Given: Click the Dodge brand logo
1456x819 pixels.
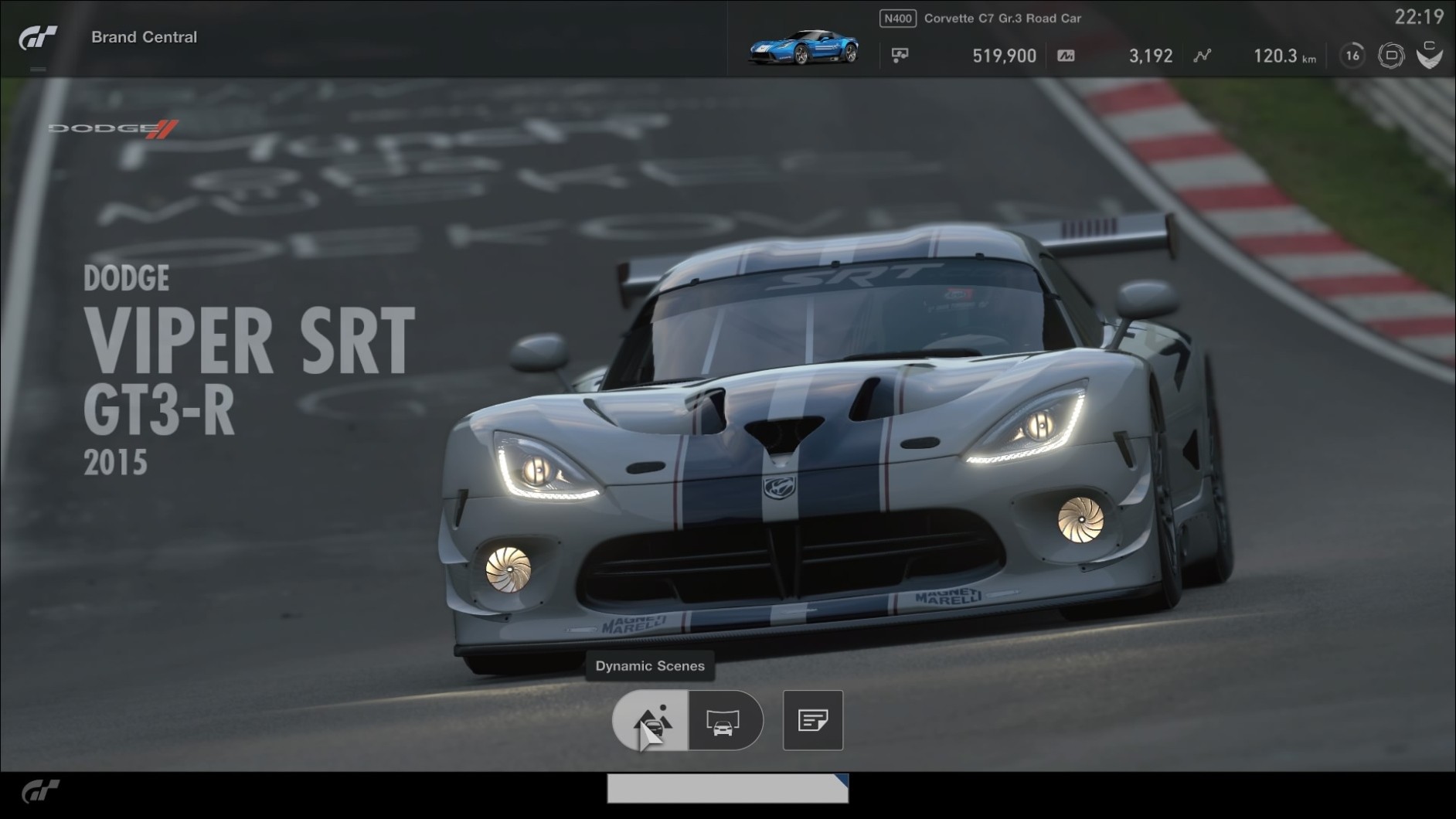Looking at the screenshot, I should point(114,128).
